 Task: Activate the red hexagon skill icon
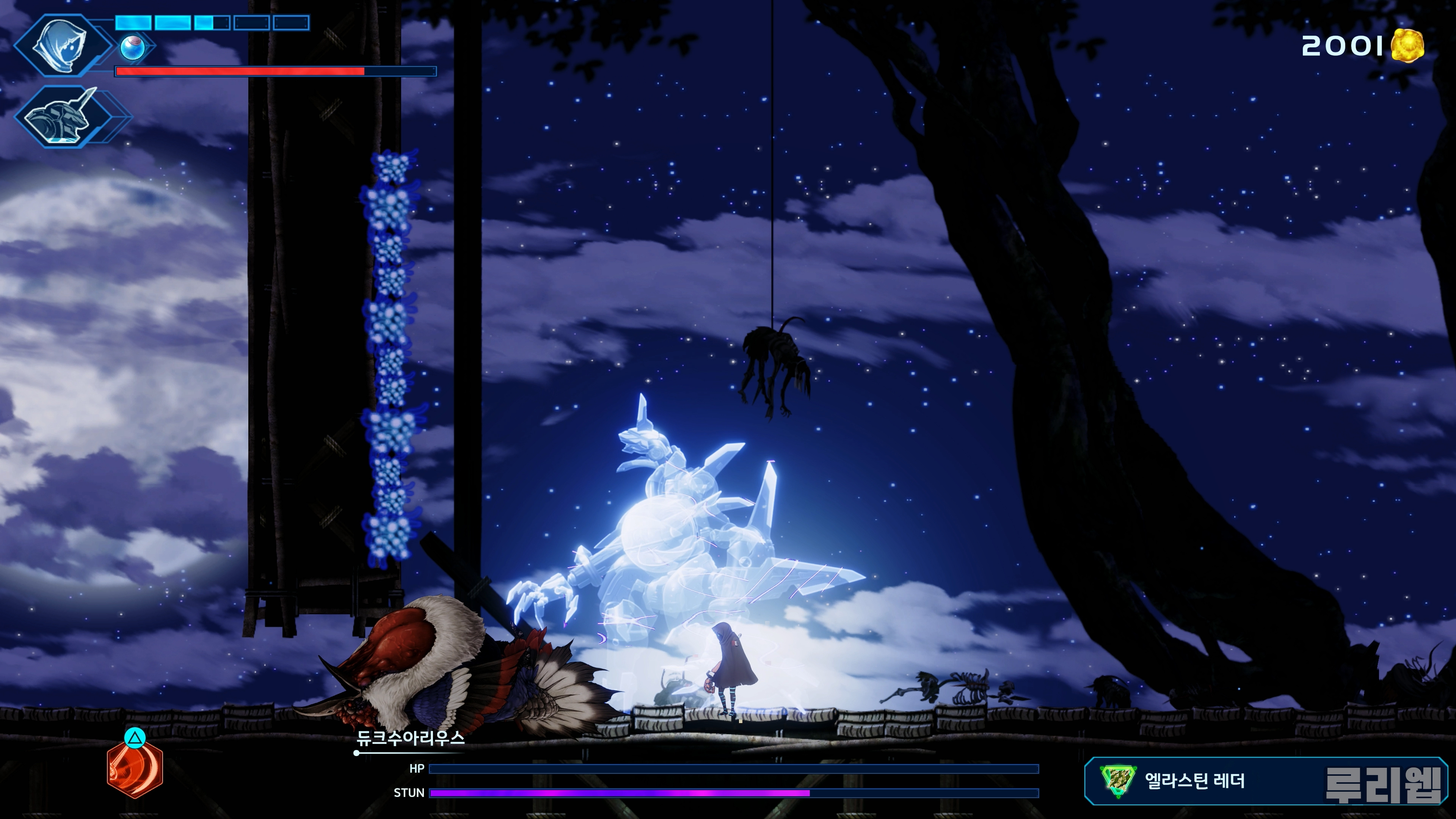[x=135, y=769]
